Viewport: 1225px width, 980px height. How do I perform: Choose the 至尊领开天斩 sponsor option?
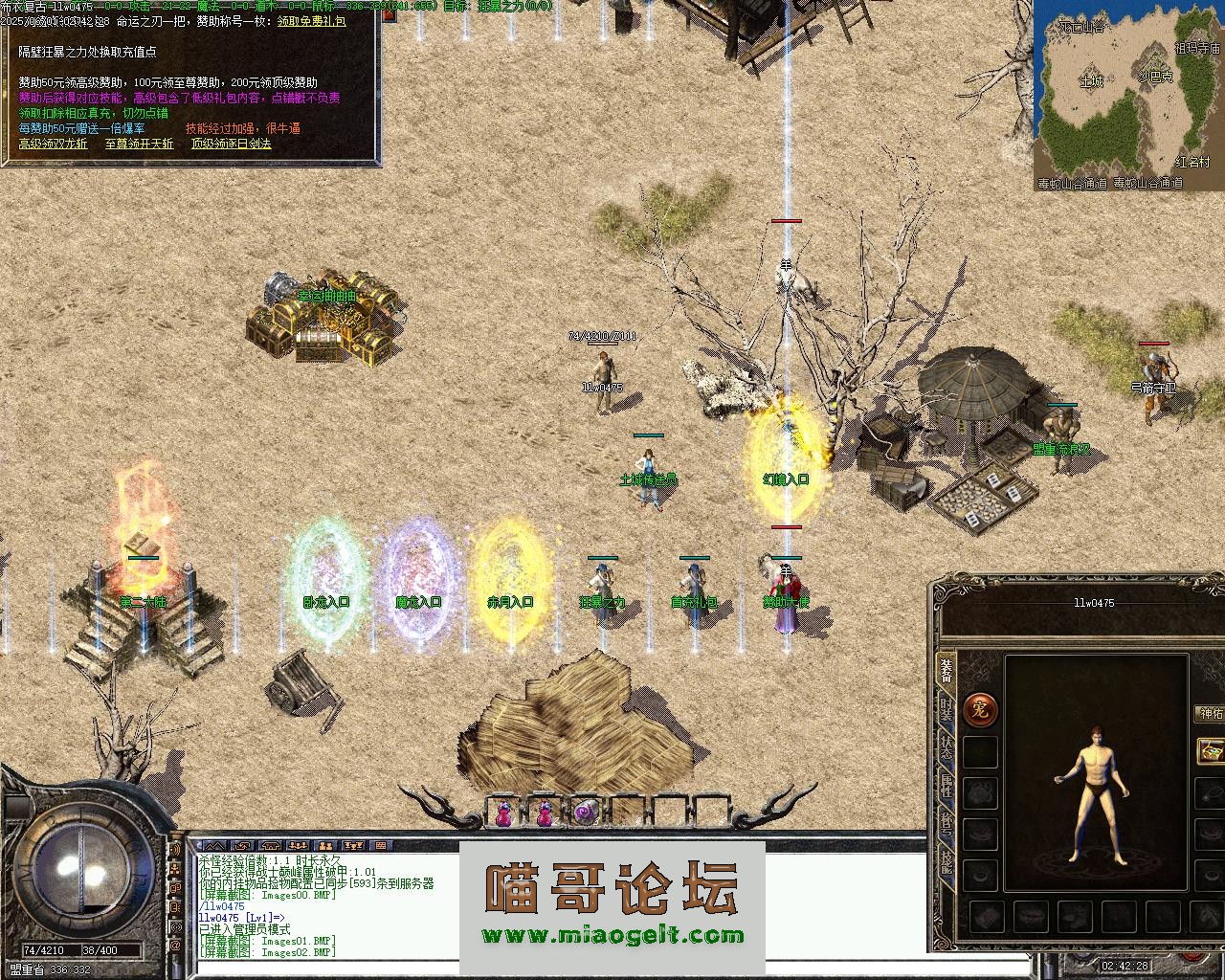pos(139,144)
